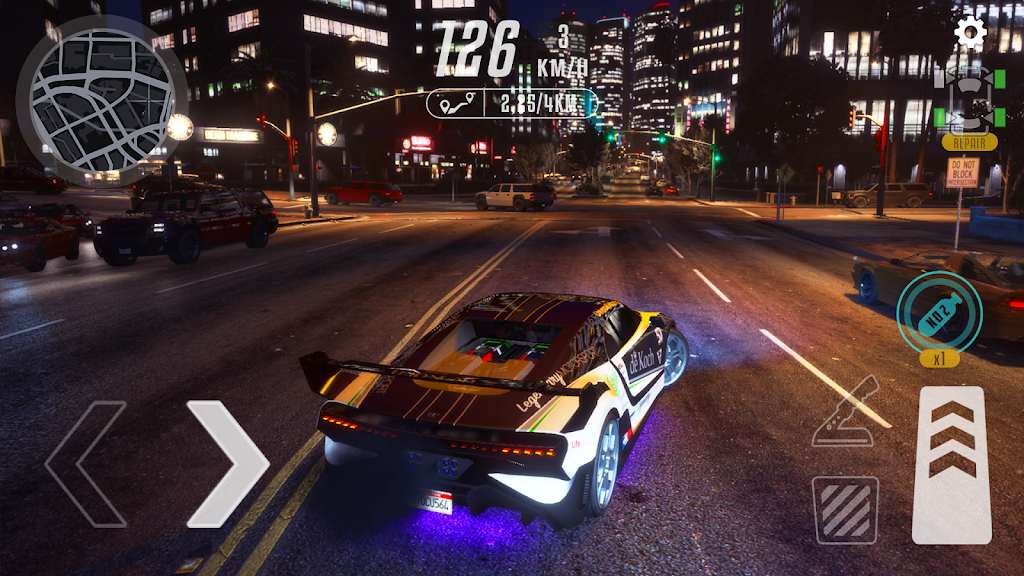This screenshot has height=576, width=1024.
Task: Steer left with the left arrow
Action: (85, 463)
